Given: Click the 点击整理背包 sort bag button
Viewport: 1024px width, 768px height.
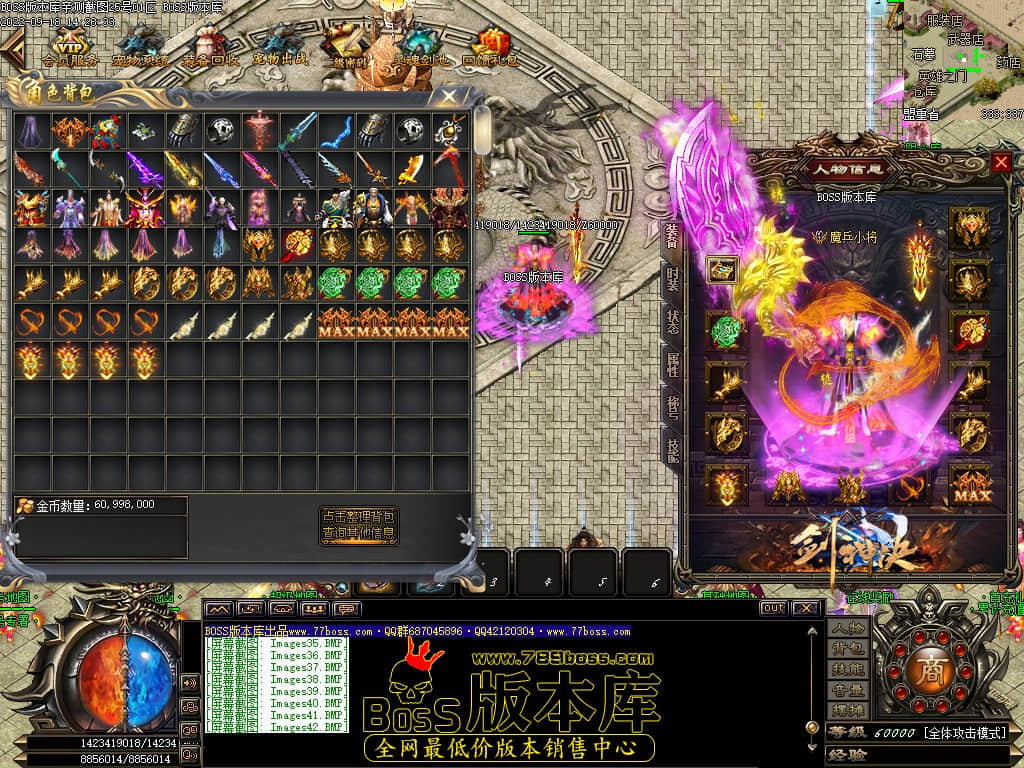Looking at the screenshot, I should 359,516.
